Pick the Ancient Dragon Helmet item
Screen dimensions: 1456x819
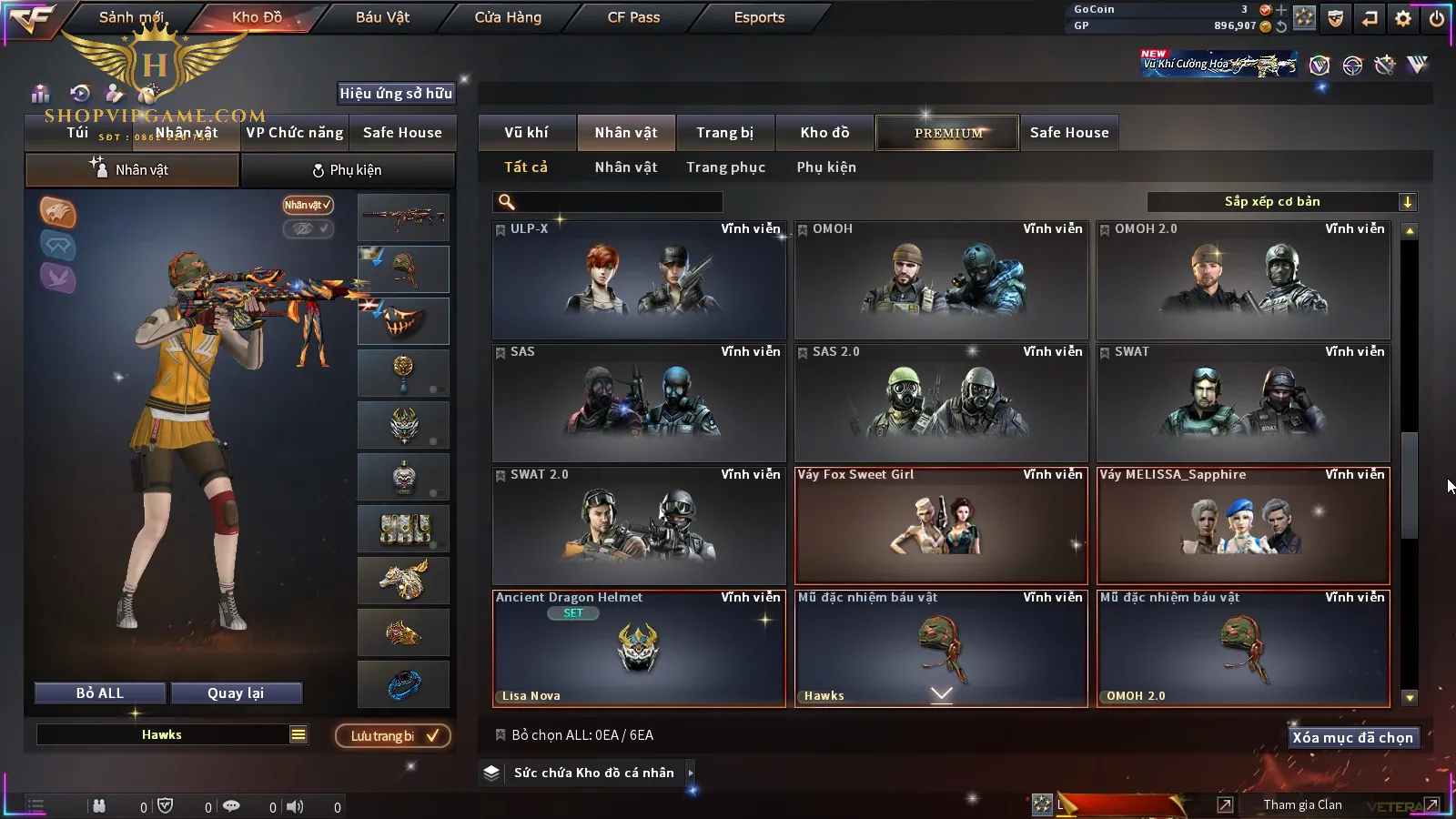tap(639, 649)
